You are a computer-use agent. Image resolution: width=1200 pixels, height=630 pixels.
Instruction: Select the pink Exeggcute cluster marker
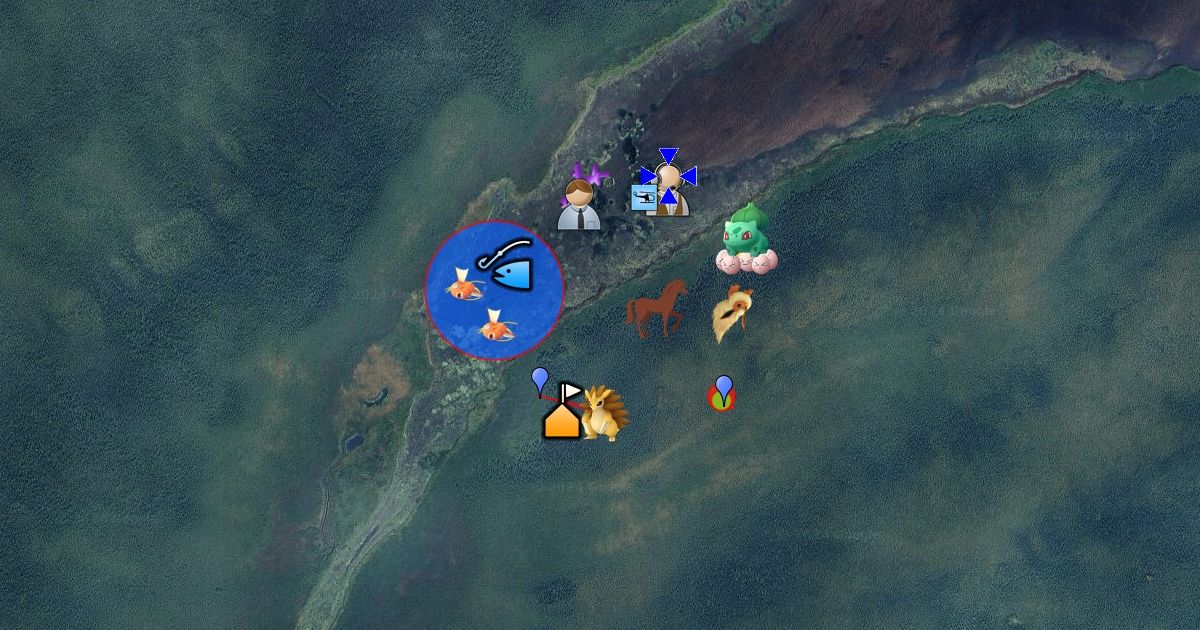point(747,262)
